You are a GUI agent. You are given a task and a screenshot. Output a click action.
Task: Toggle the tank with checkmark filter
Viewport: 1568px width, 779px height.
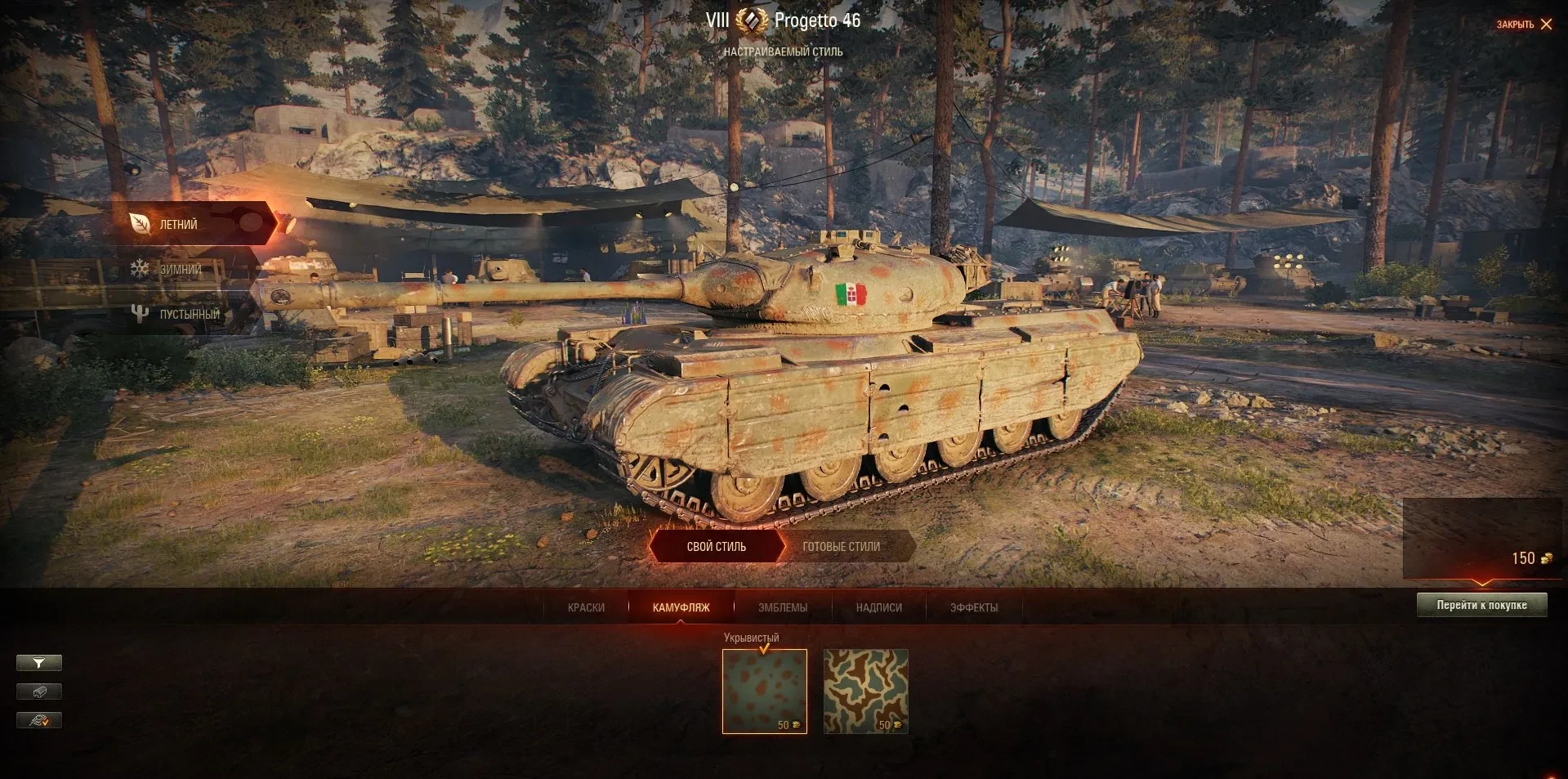[x=38, y=720]
